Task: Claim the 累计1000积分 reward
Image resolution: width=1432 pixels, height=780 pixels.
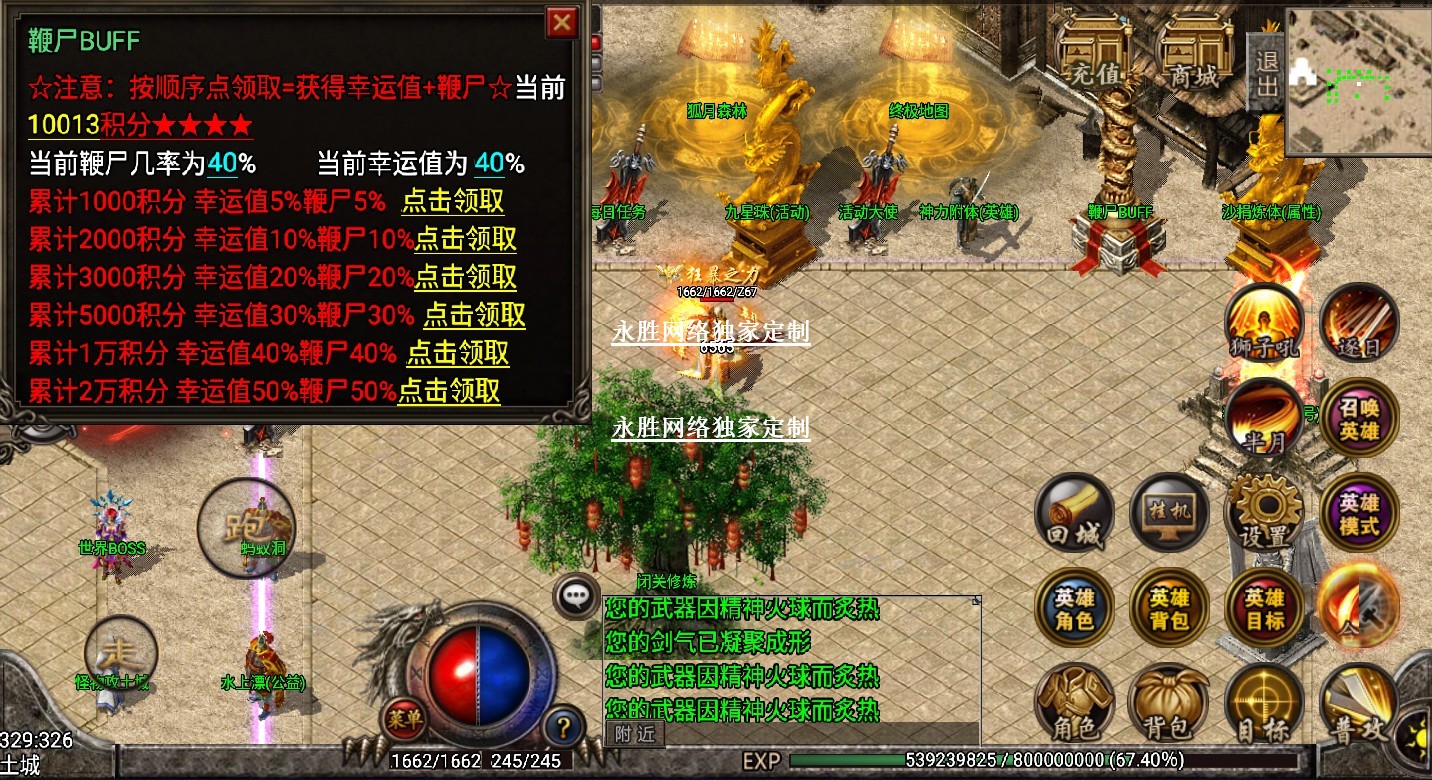Action: pyautogui.click(x=452, y=201)
